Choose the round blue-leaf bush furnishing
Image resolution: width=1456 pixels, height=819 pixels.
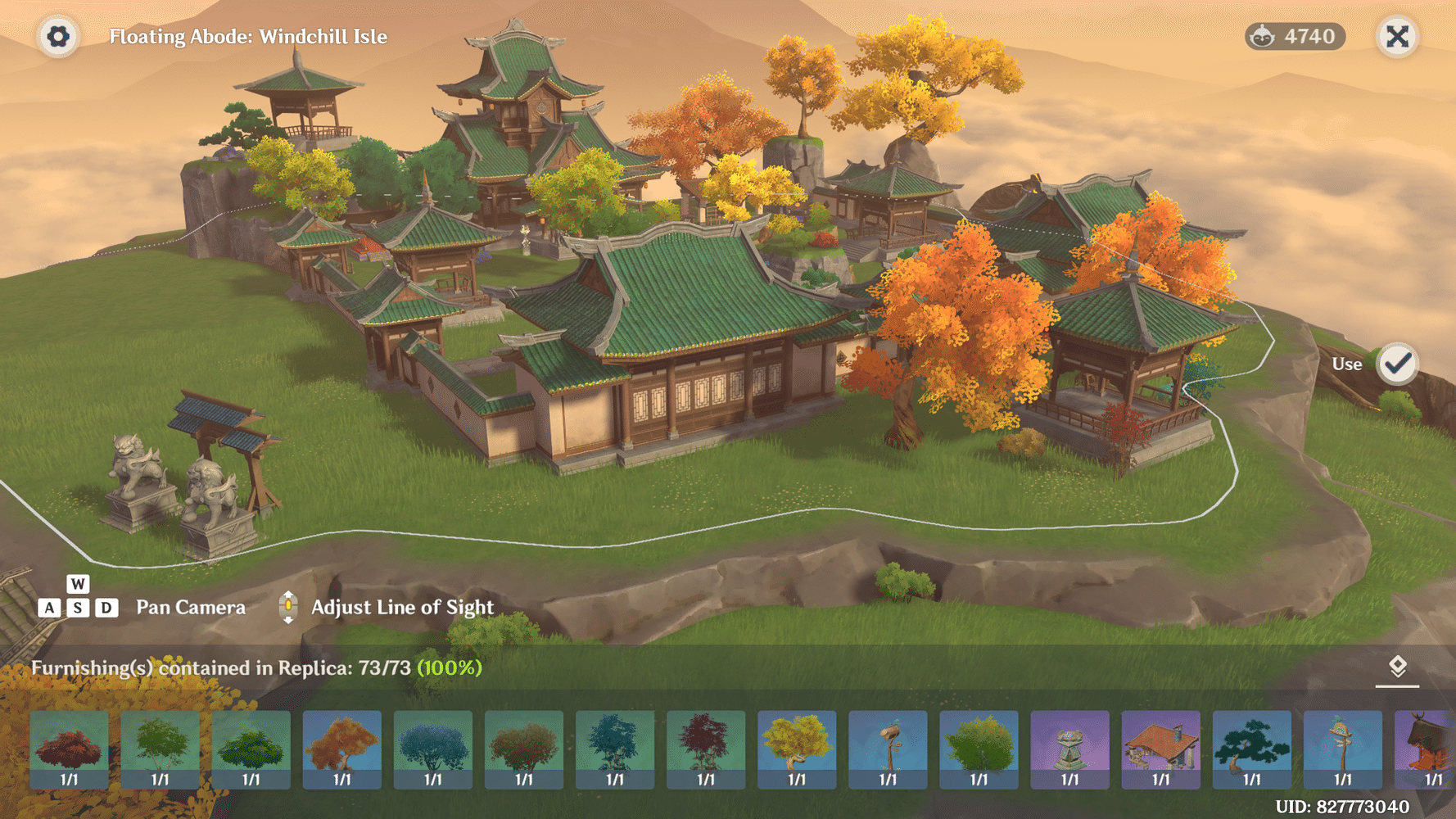[432, 749]
